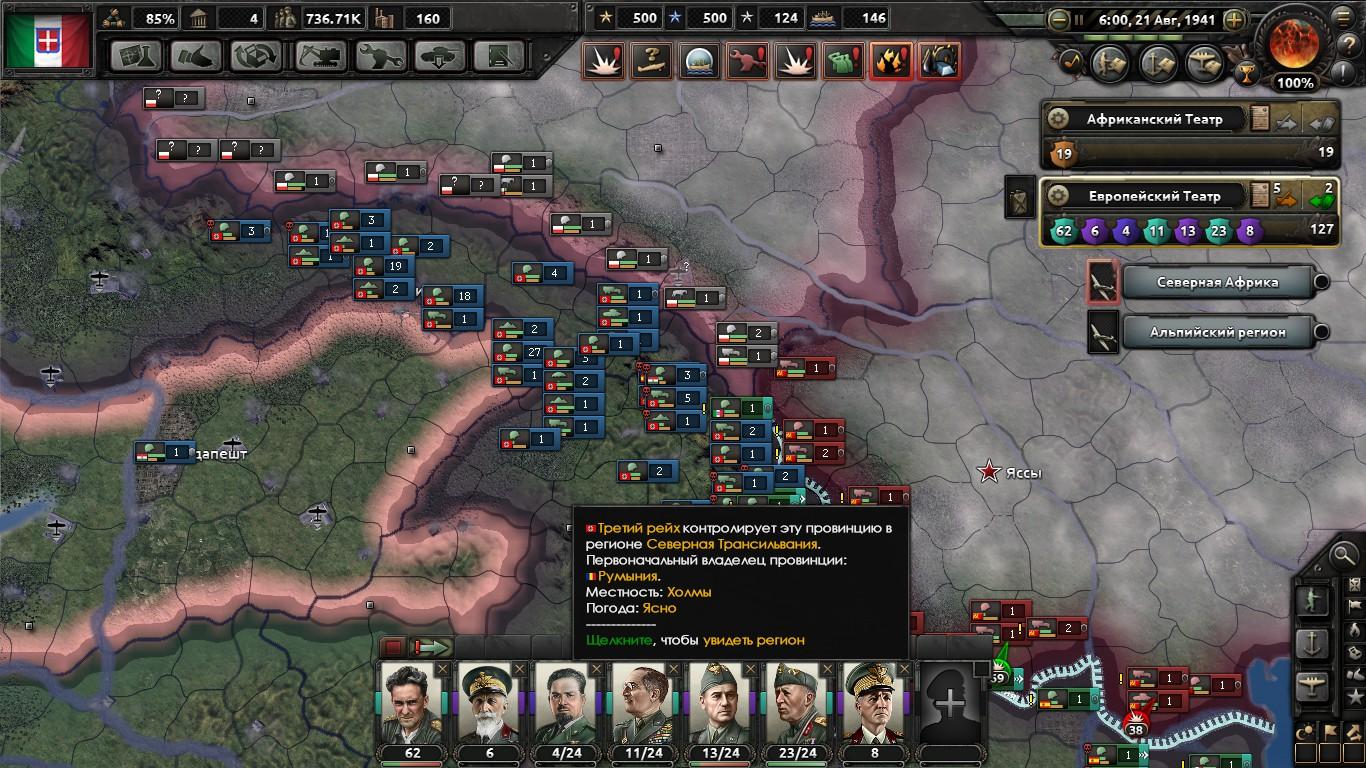Open the Production screen (wrench icon)

click(378, 57)
